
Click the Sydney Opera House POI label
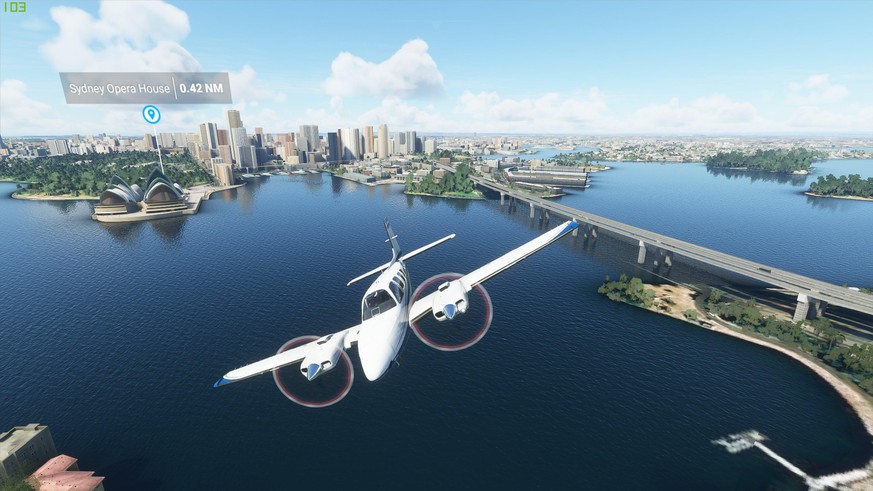[145, 88]
